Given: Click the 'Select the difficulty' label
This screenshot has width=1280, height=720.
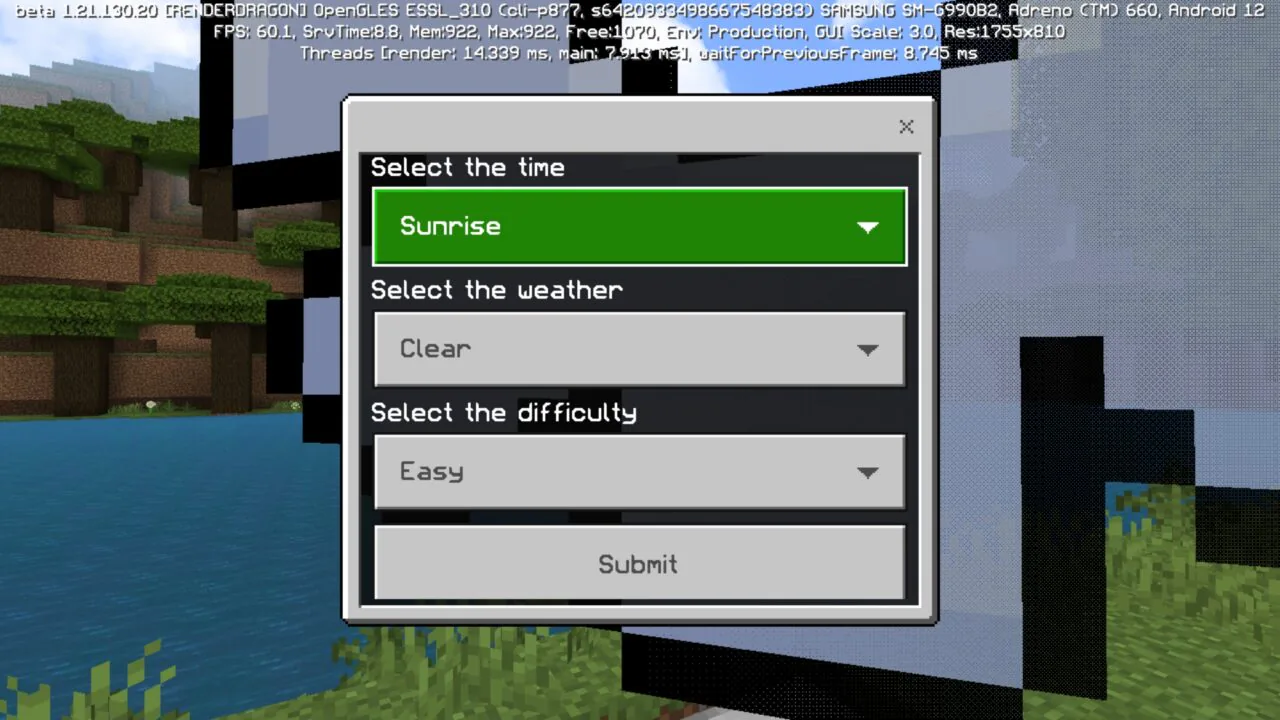Looking at the screenshot, I should (504, 412).
